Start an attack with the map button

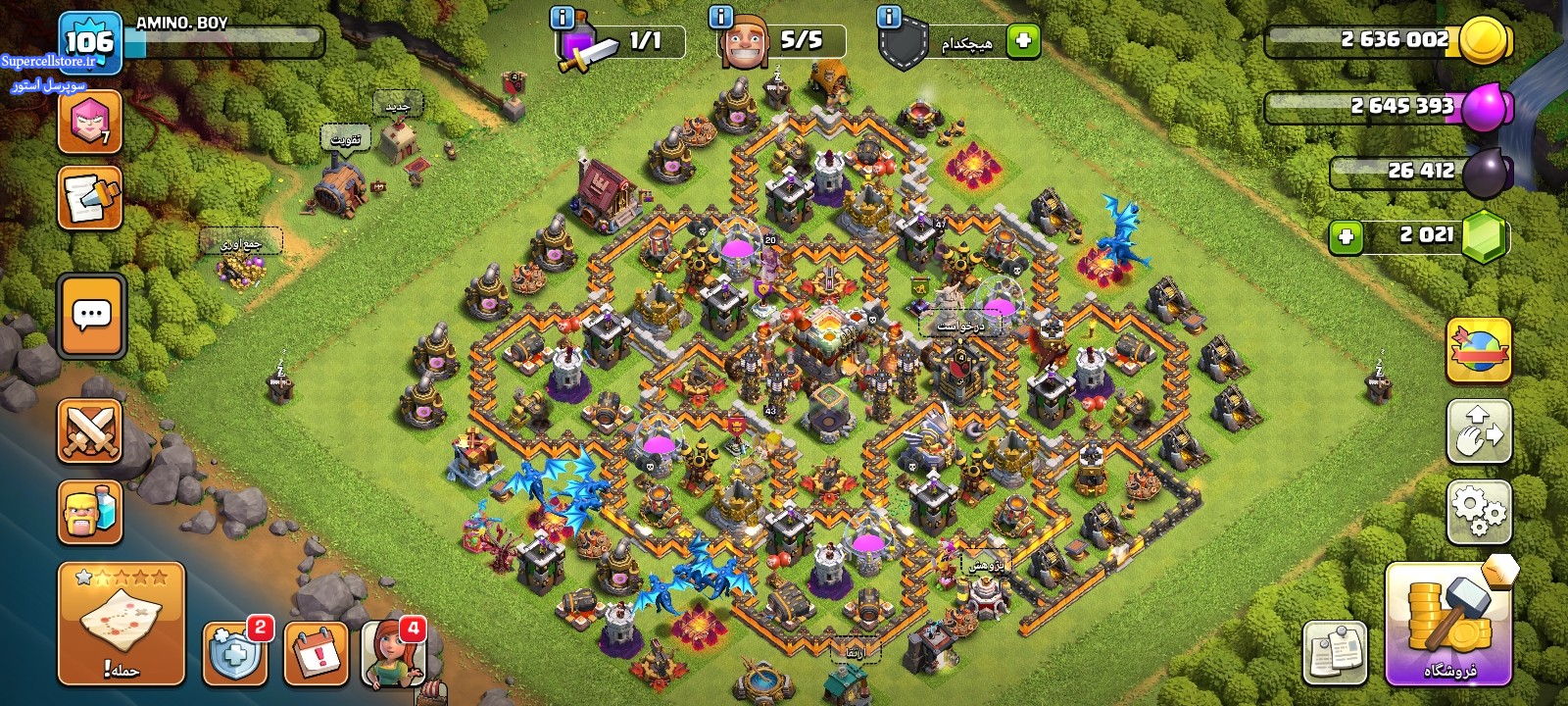[122, 623]
